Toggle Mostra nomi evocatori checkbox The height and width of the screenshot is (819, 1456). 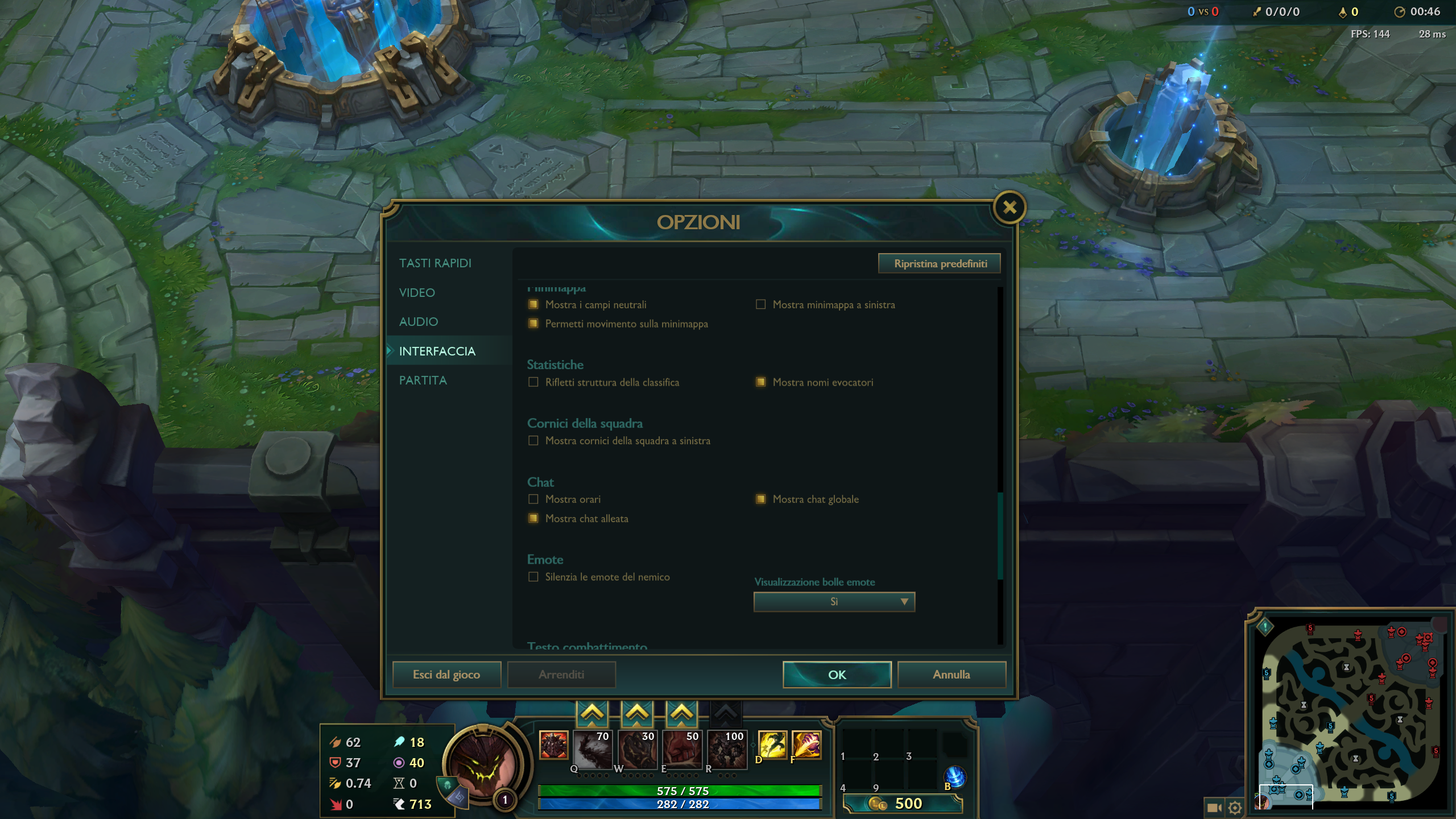760,382
